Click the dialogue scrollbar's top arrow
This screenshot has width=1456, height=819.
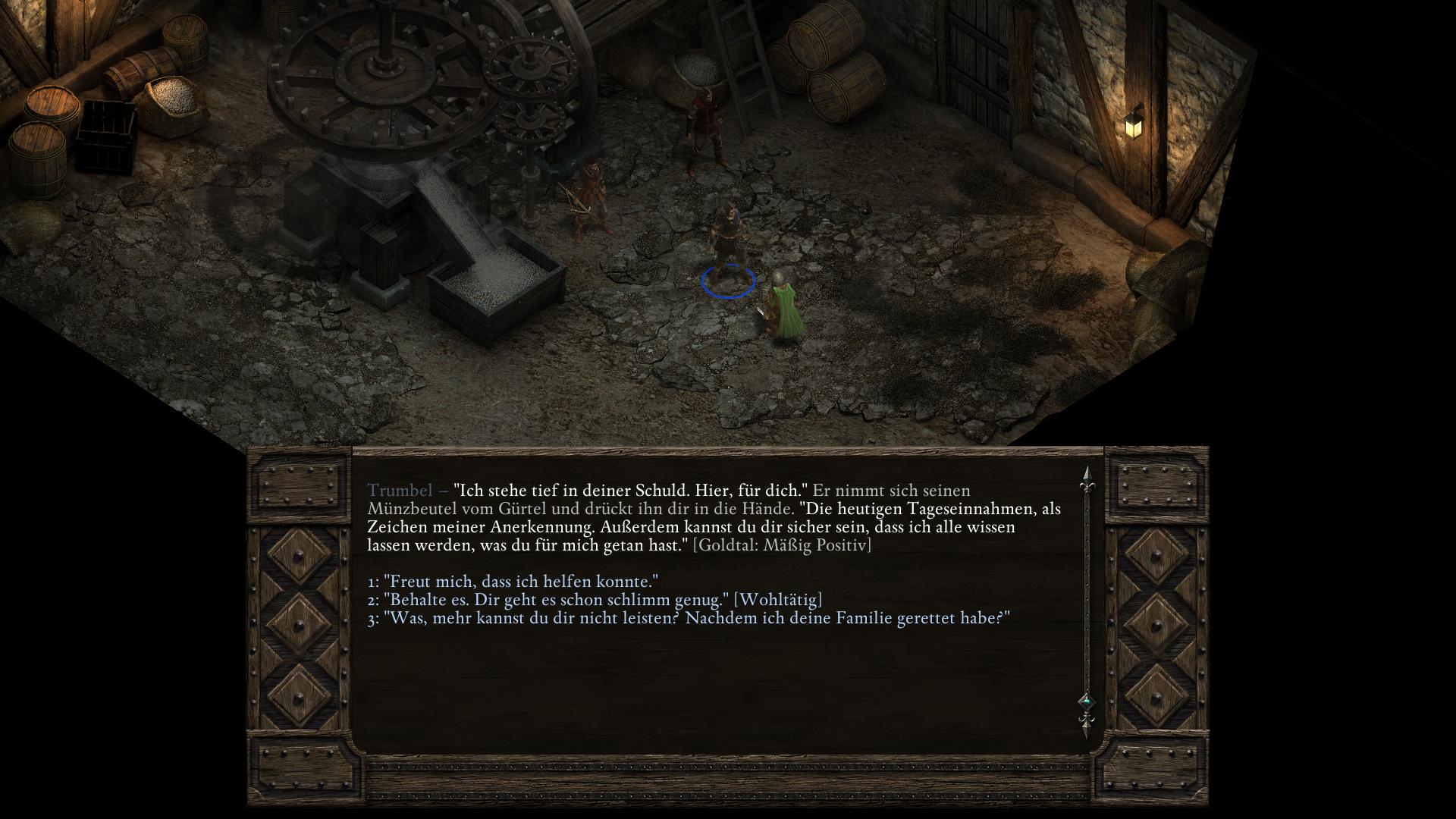pos(1086,477)
